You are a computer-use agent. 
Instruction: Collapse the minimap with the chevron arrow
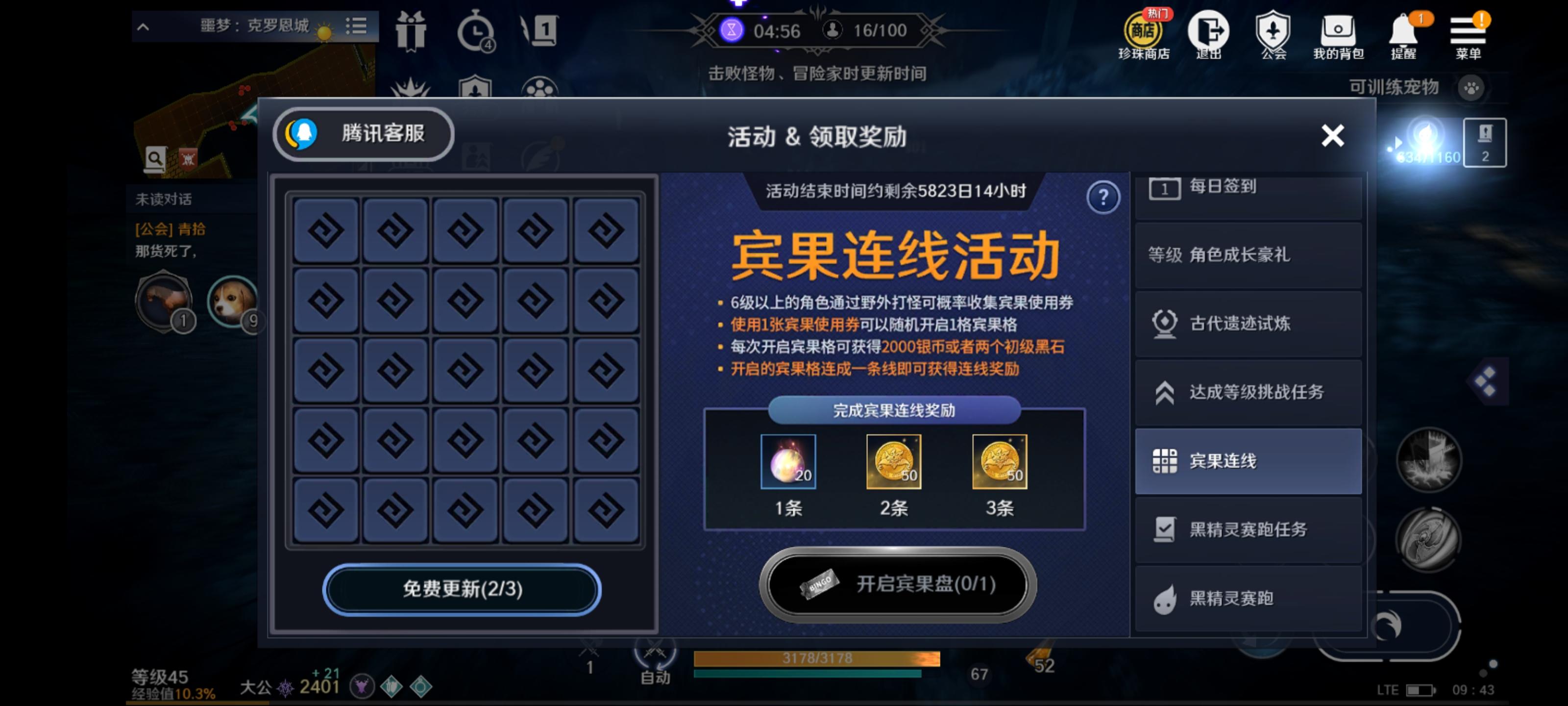(143, 26)
